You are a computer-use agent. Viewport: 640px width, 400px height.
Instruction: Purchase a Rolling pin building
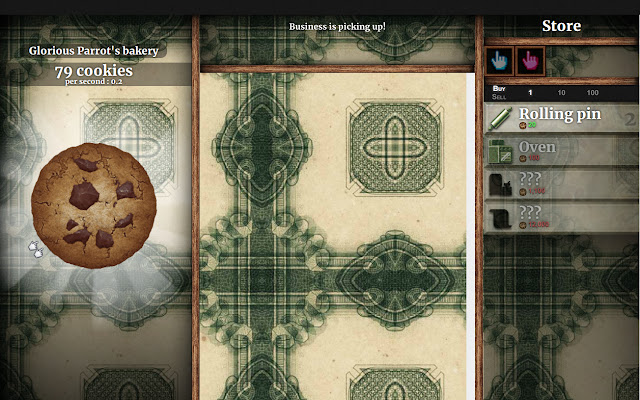[x=561, y=117]
